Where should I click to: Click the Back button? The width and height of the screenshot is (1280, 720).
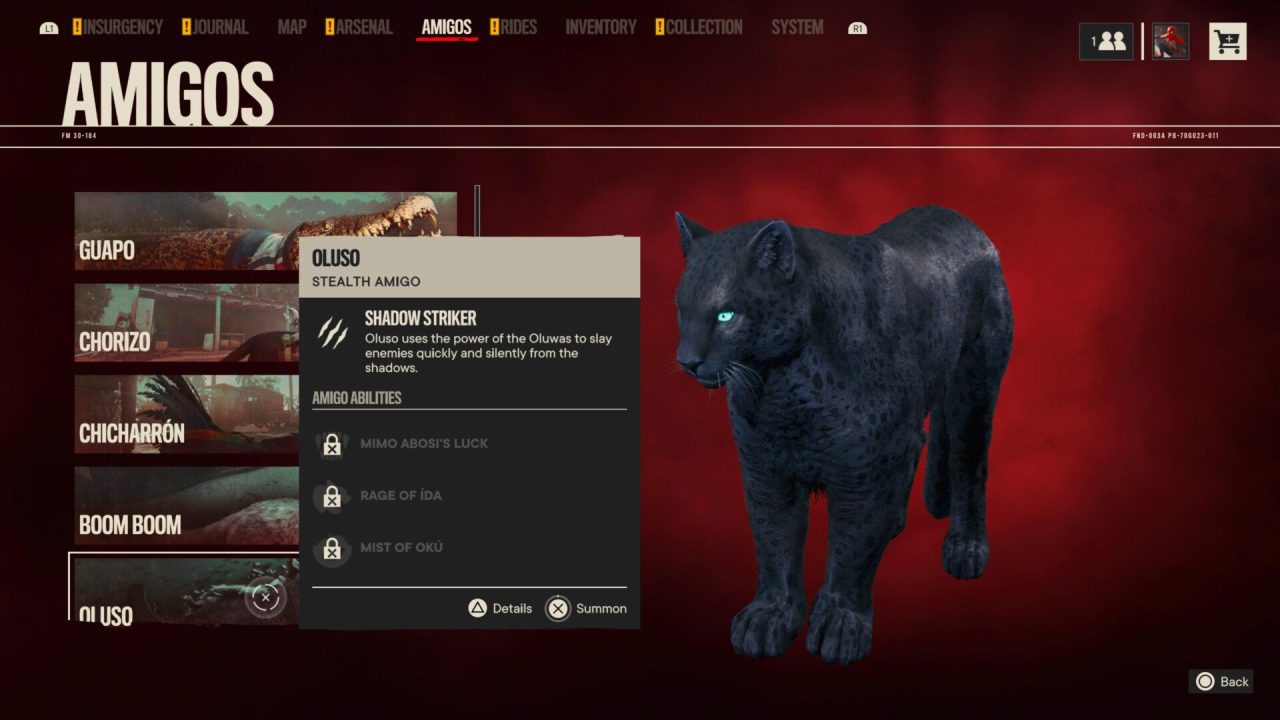tap(1221, 681)
